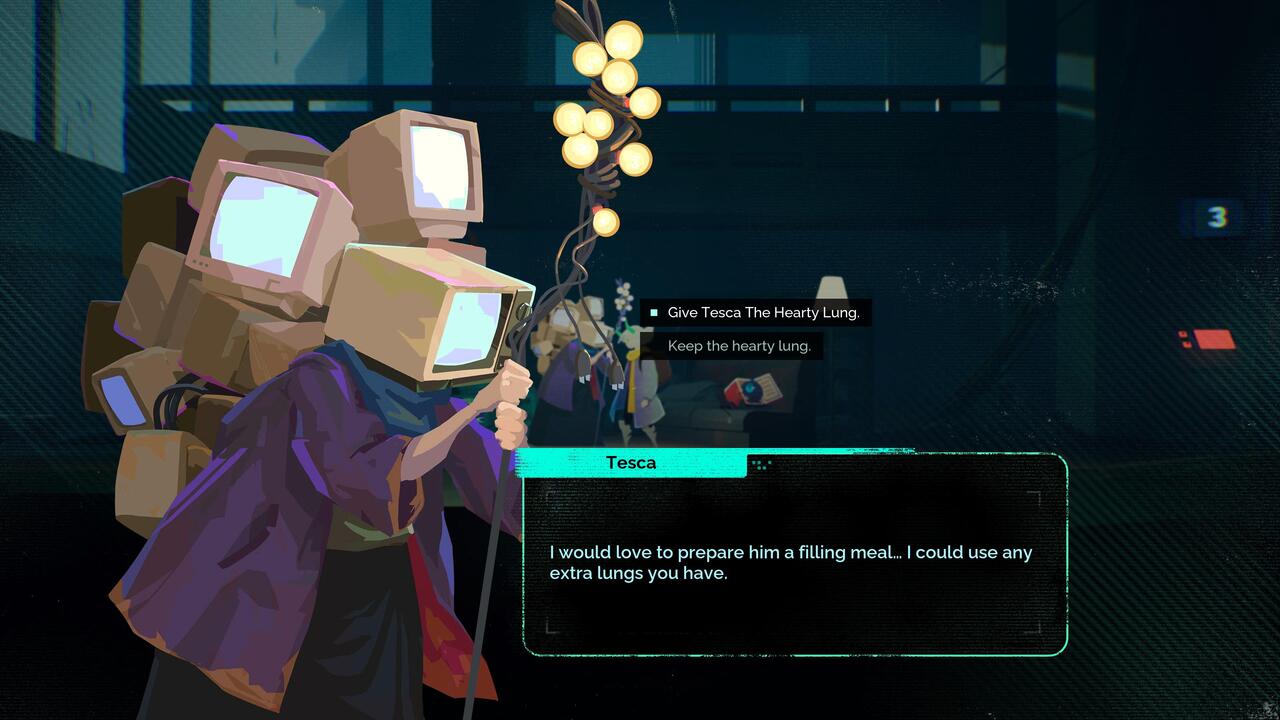Choose "Give Tesca The Hearty Lung" option
1280x720 pixels.
pyautogui.click(x=762, y=313)
